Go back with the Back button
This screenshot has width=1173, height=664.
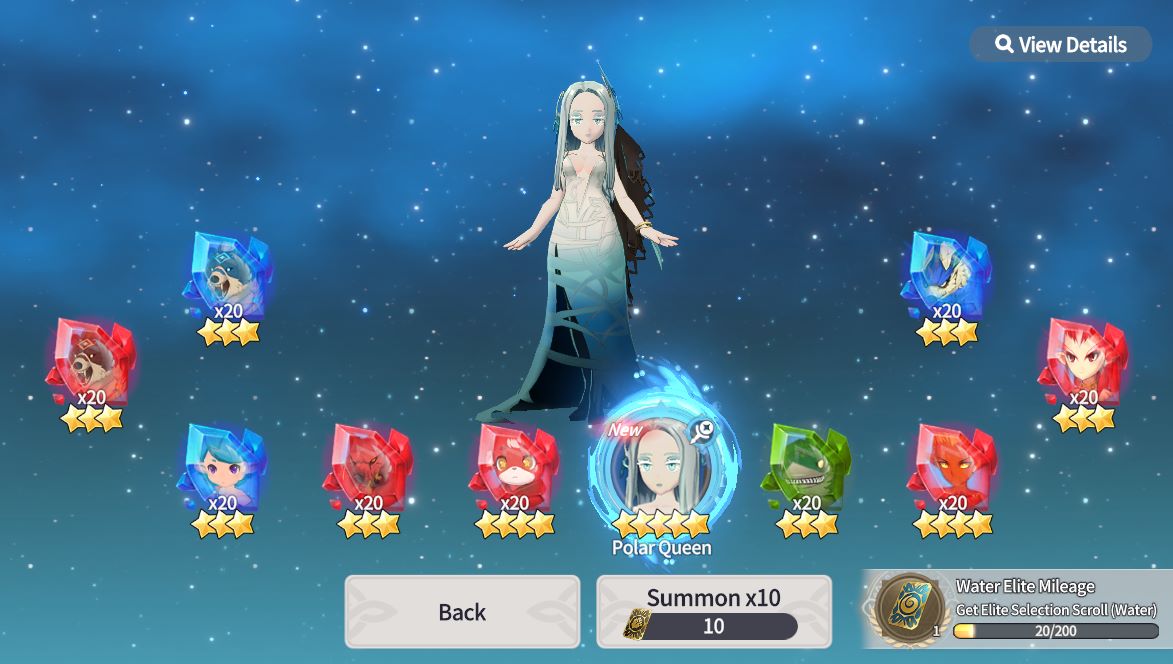[x=462, y=612]
